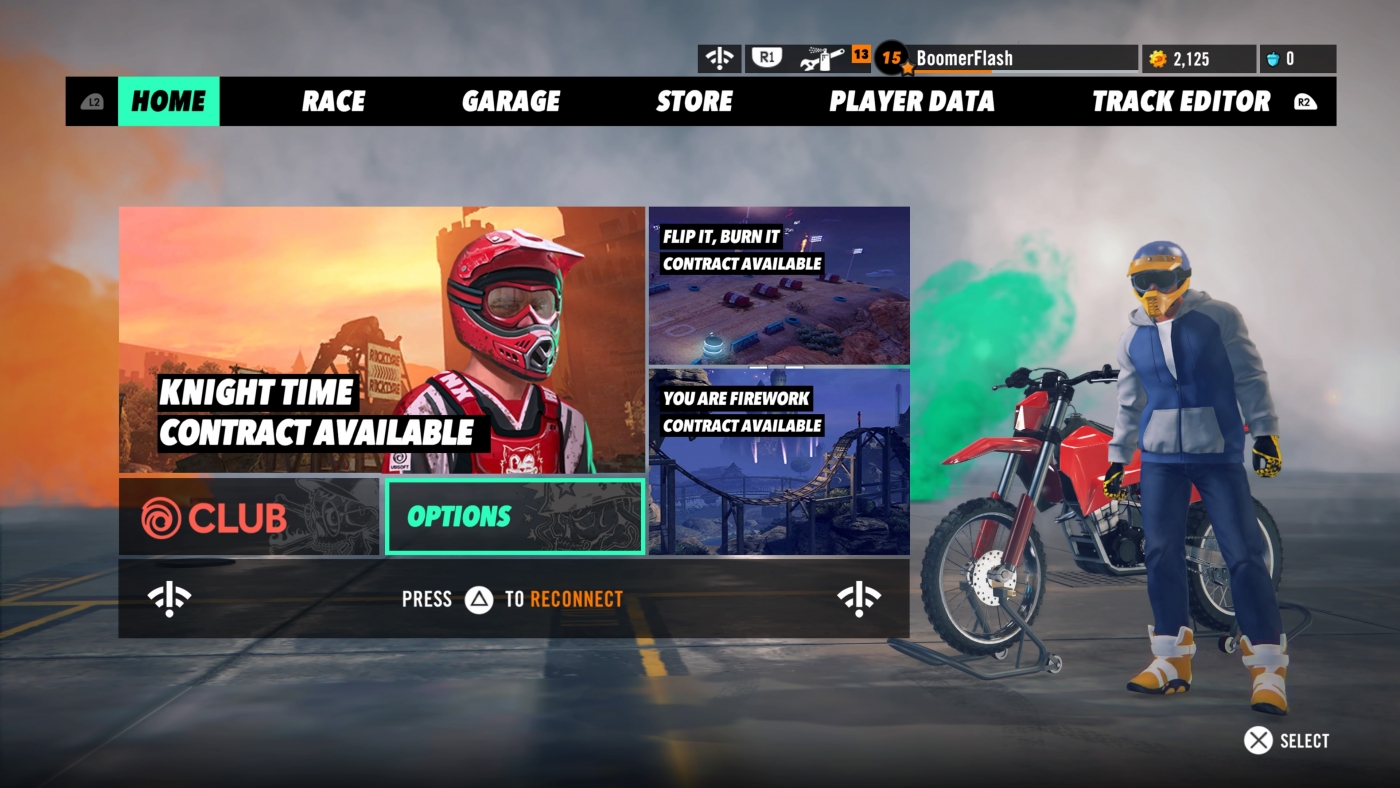Viewport: 1400px width, 788px height.
Task: Open the GARAGE tab
Action: [511, 101]
